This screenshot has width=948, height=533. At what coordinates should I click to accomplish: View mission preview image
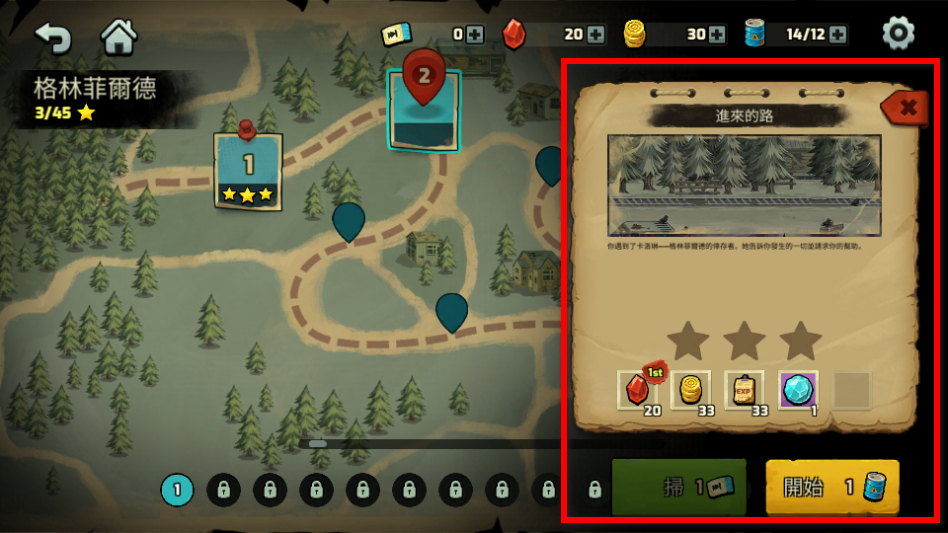pos(744,185)
